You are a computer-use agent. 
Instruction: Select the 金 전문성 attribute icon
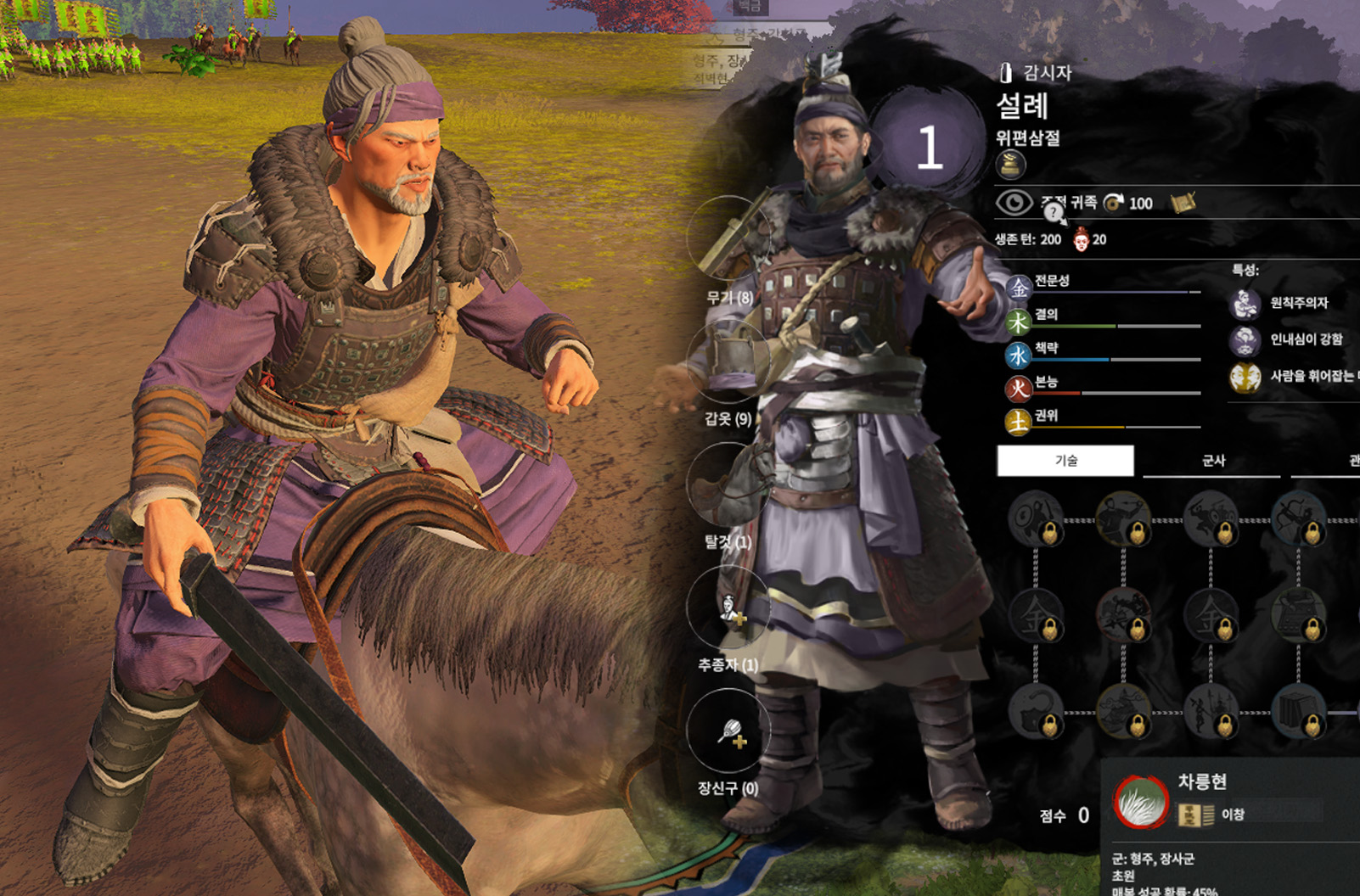pos(1019,288)
